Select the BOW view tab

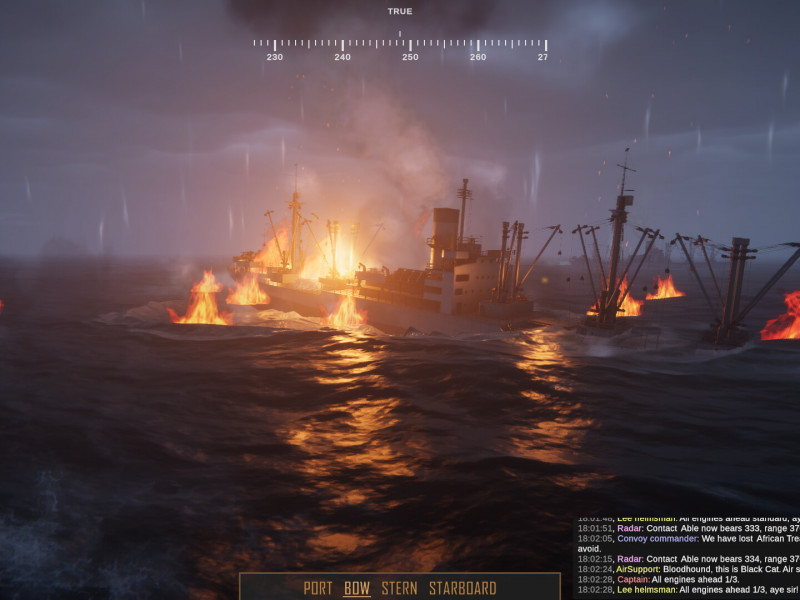(357, 588)
